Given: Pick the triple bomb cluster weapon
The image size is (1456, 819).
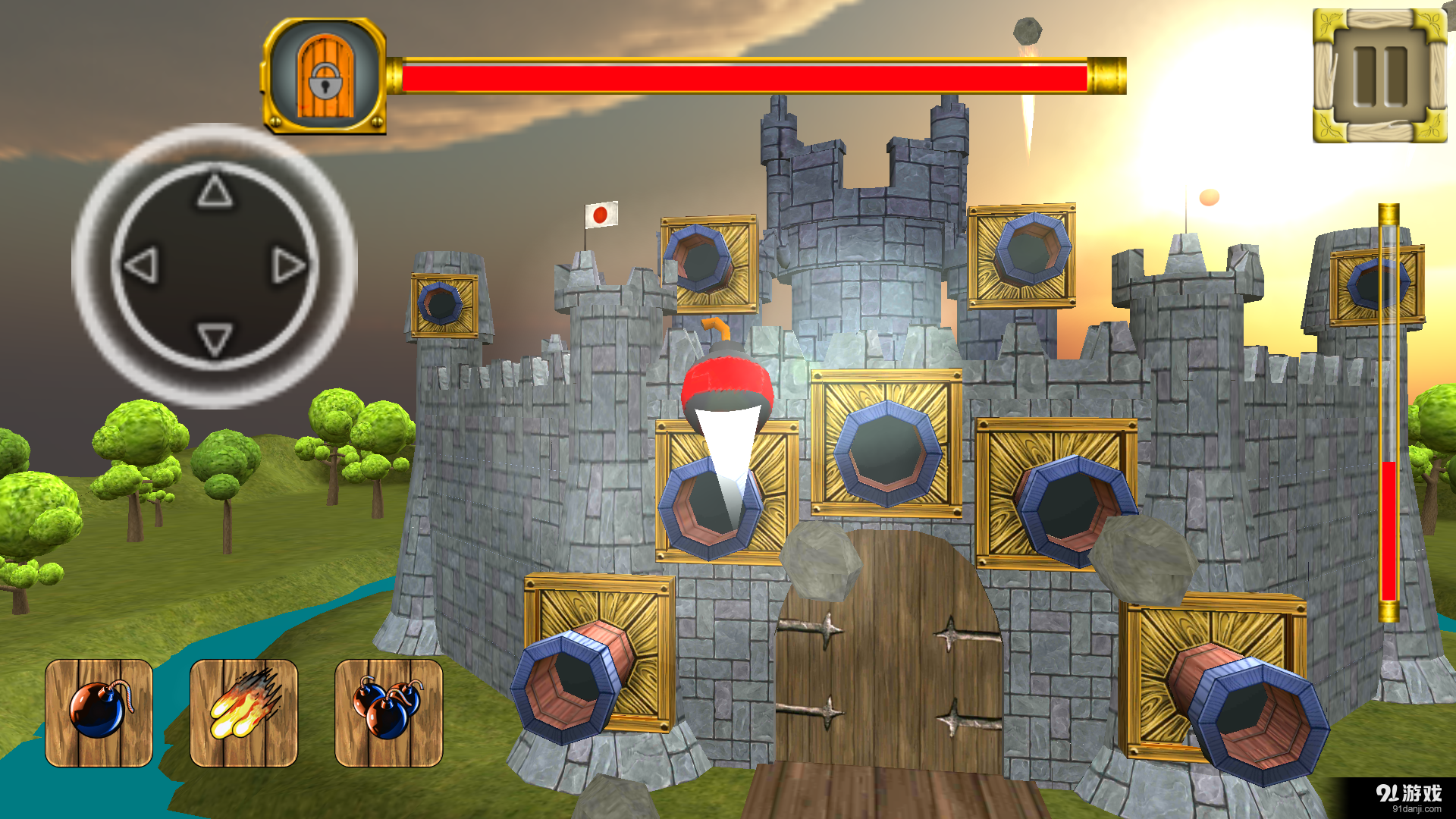Looking at the screenshot, I should pyautogui.click(x=388, y=713).
